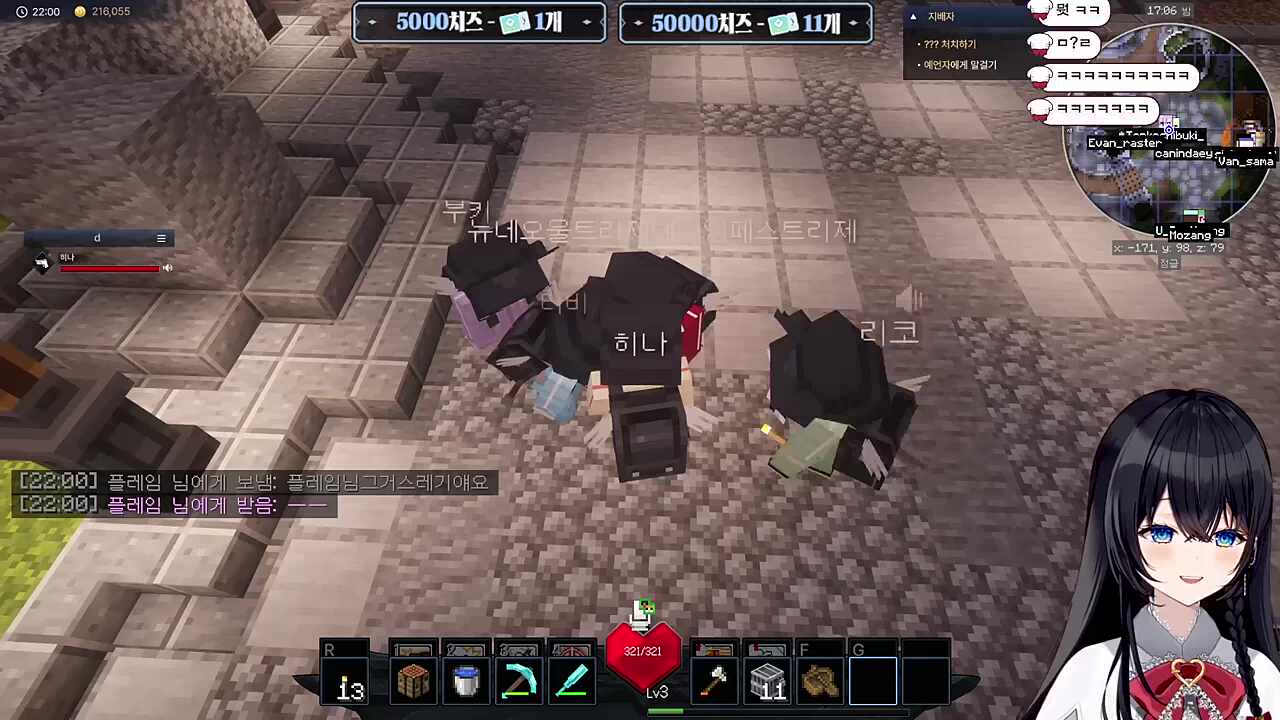Select the spawner cage showing 11
1280x720 pixels.
pos(767,679)
